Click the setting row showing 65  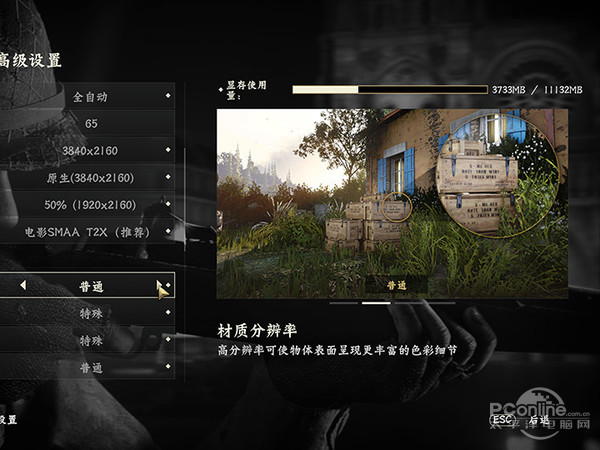[90, 123]
